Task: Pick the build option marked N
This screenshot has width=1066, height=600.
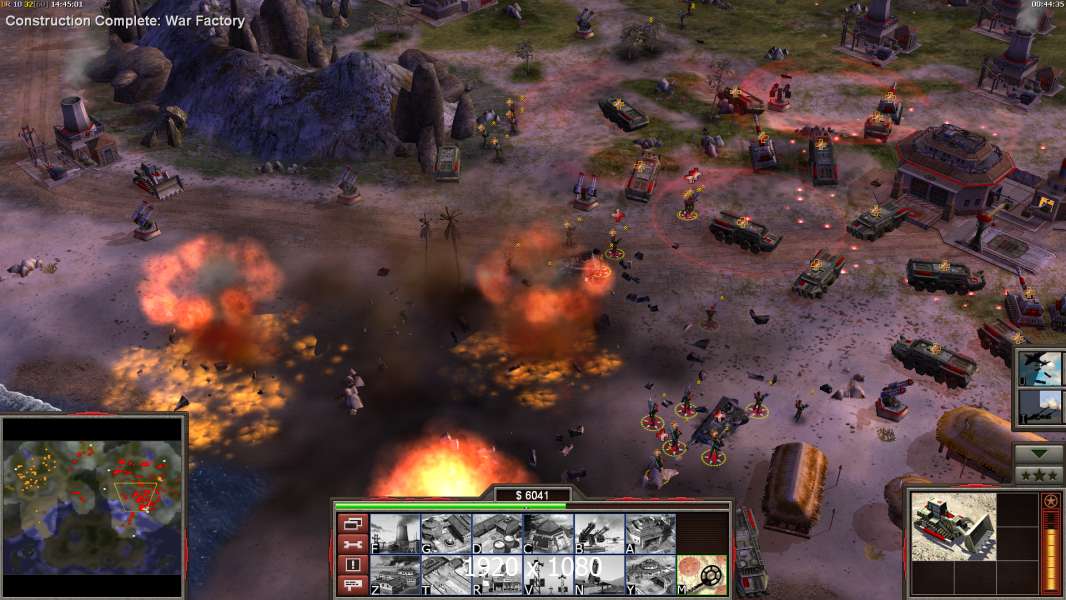Action: (x=599, y=575)
